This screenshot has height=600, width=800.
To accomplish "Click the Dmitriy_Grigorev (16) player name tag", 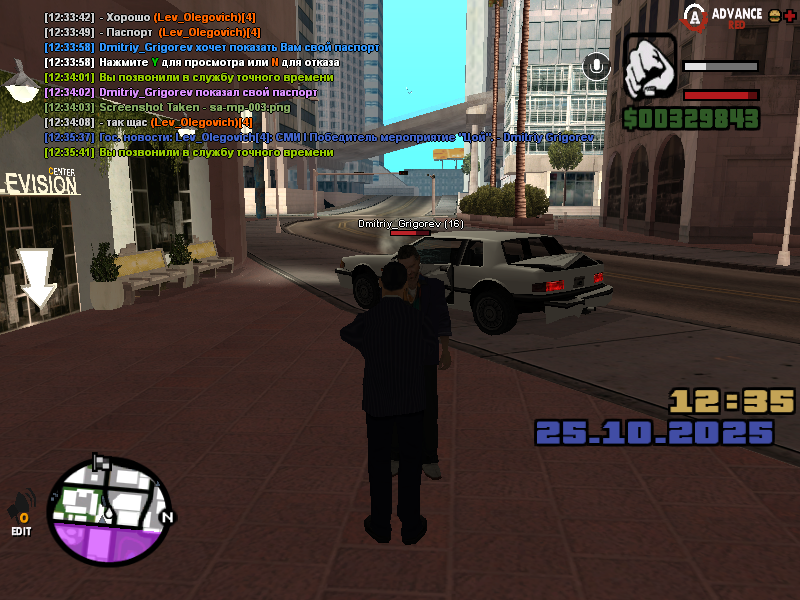I will [x=411, y=224].
